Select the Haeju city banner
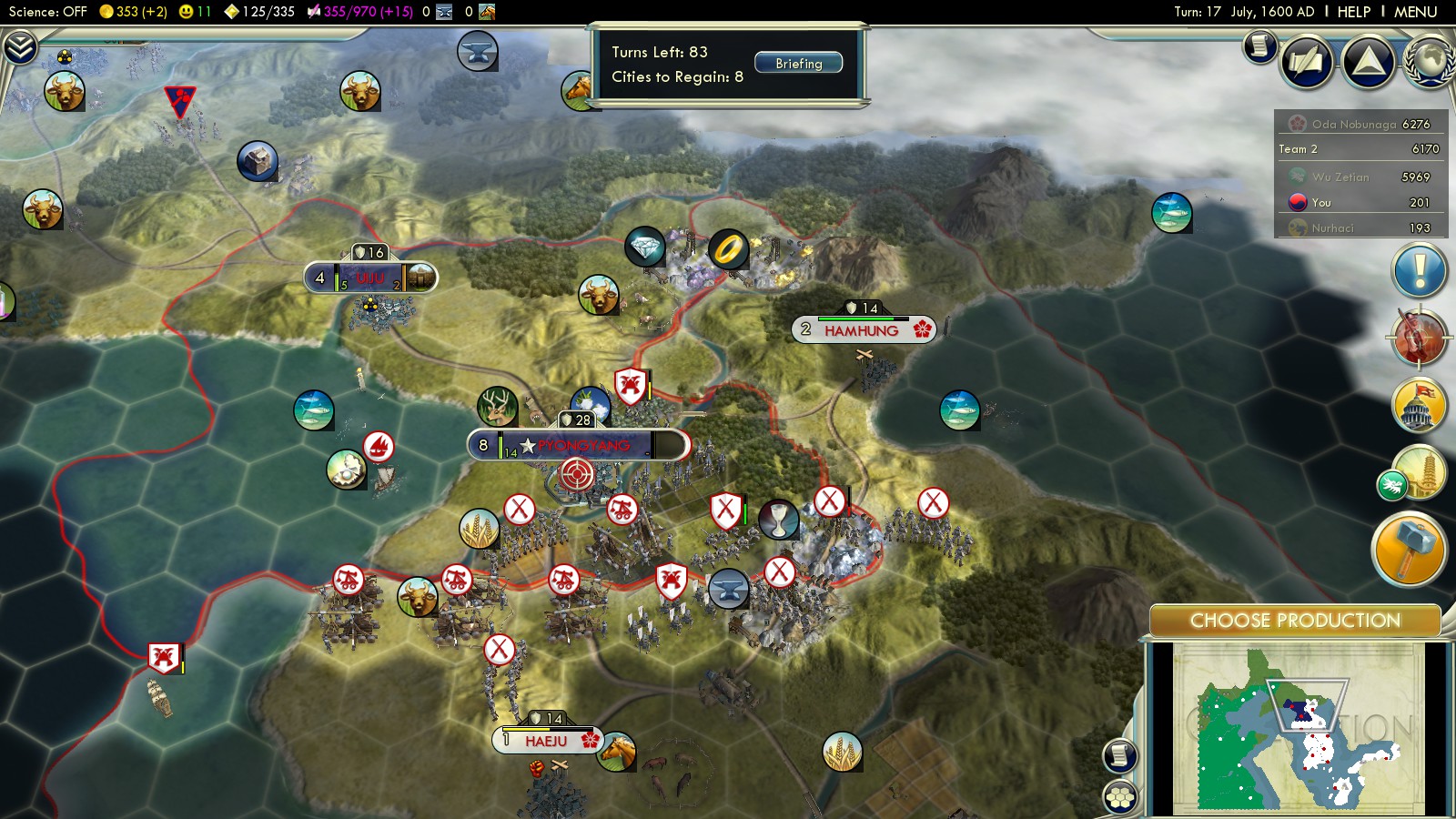Viewport: 1456px width, 819px height. click(547, 741)
